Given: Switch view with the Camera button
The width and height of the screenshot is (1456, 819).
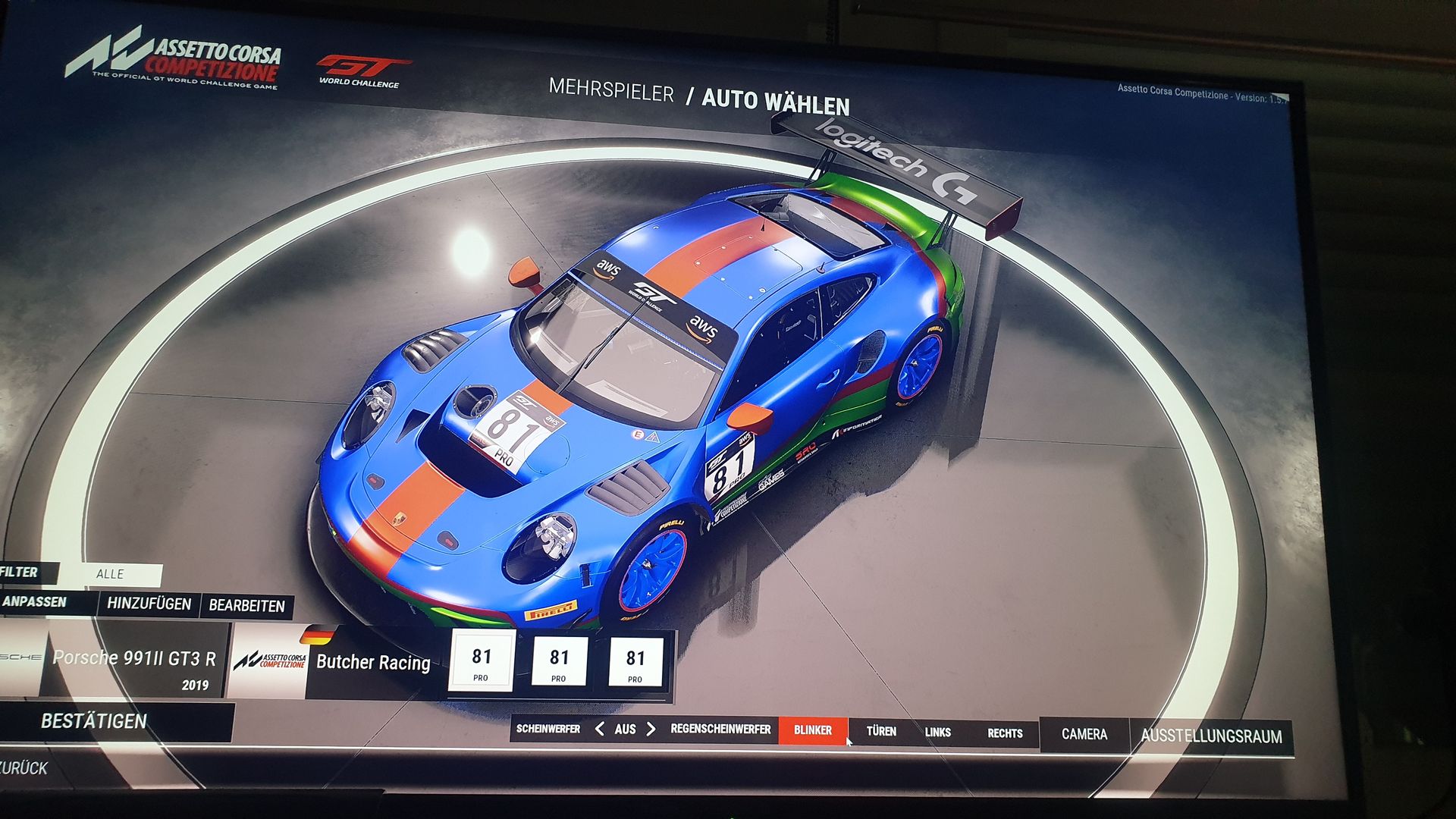Looking at the screenshot, I should (x=1084, y=734).
